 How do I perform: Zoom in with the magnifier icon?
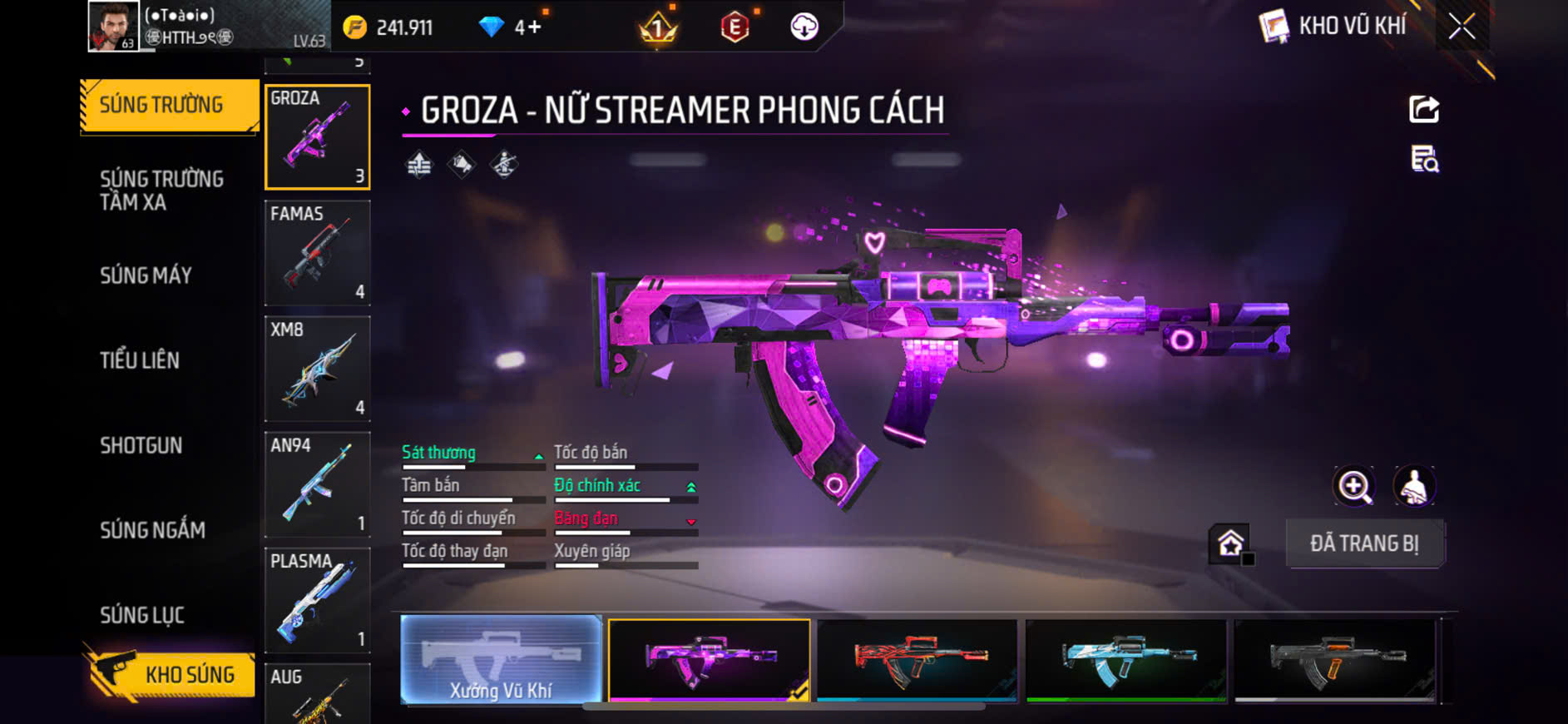[x=1354, y=487]
